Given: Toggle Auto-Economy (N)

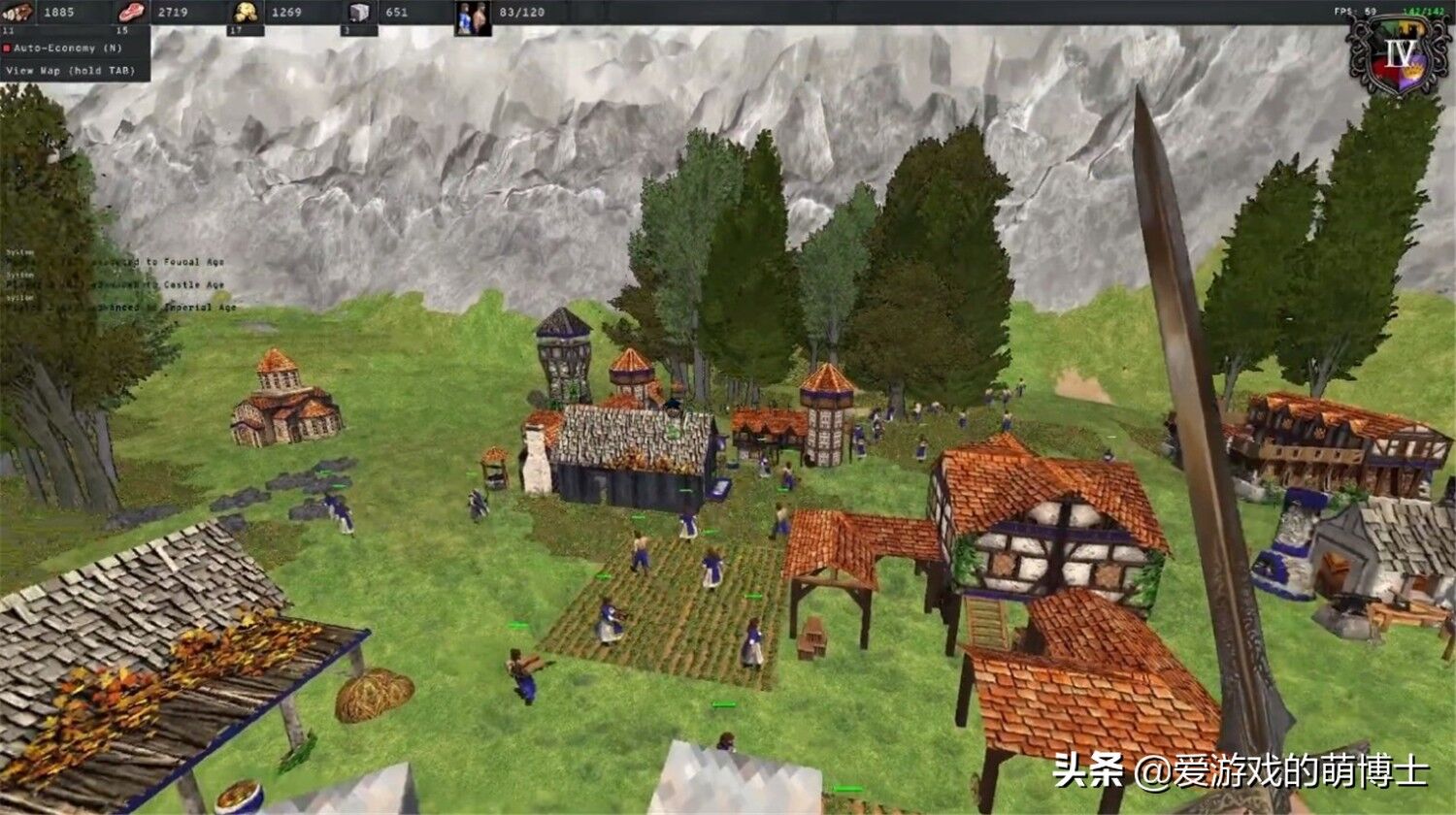Looking at the screenshot, I should pos(68,46).
